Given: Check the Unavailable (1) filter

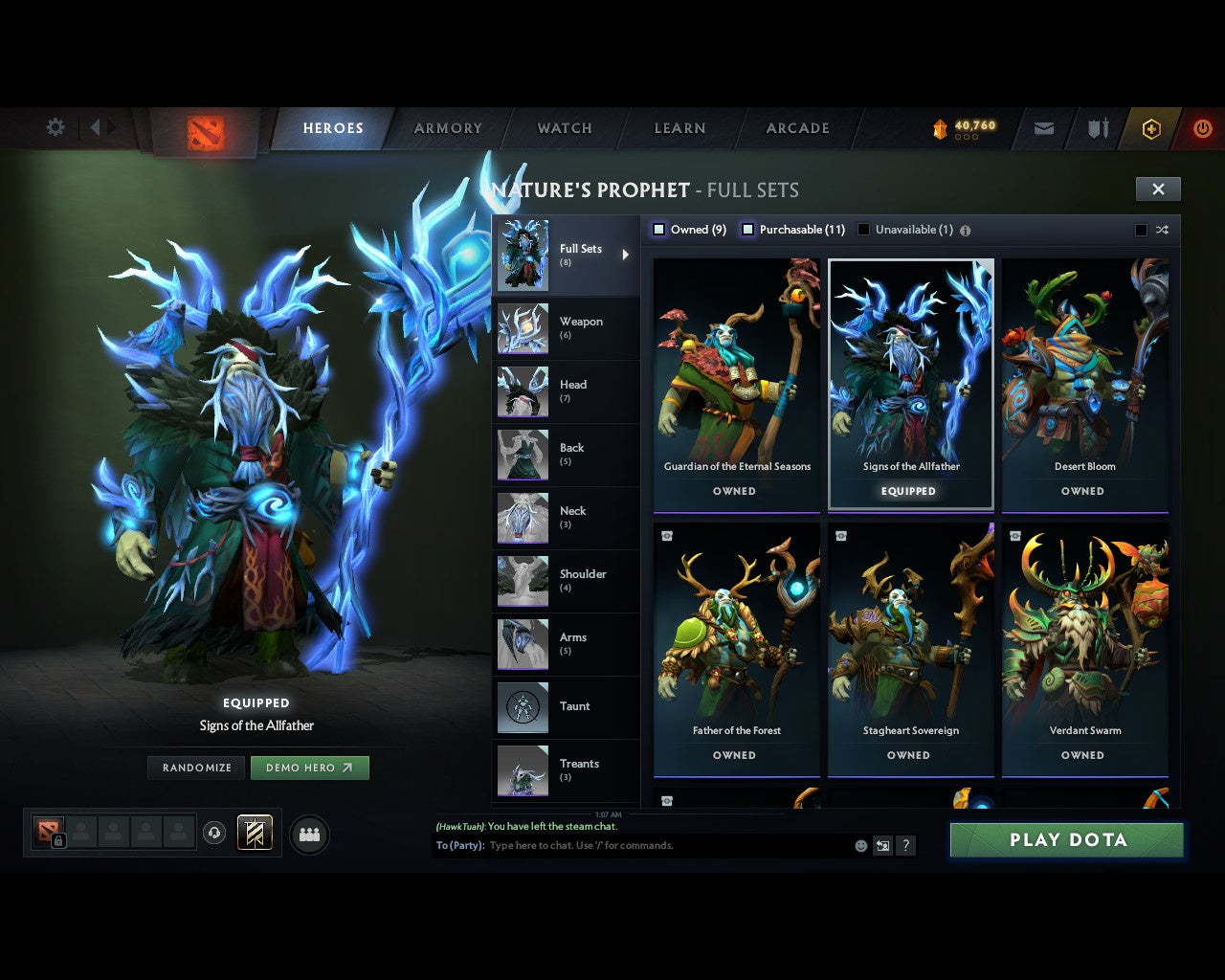Looking at the screenshot, I should pos(864,229).
